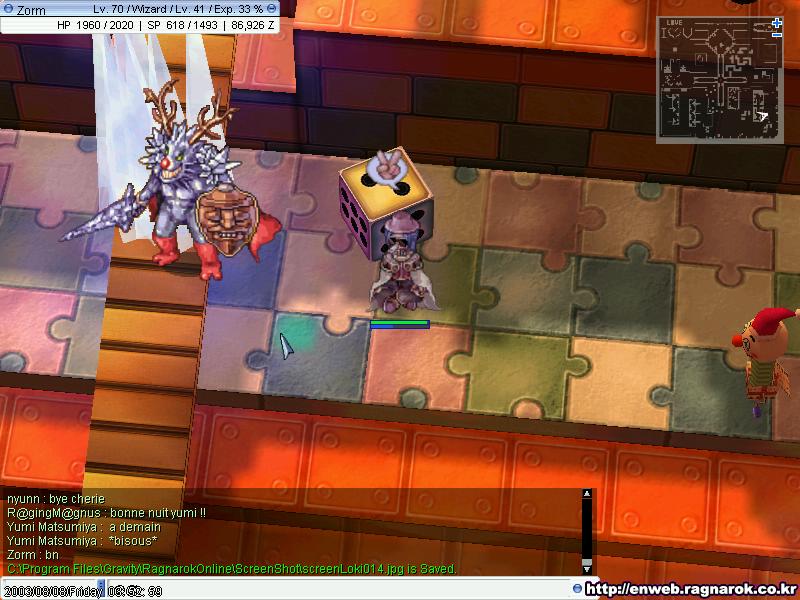
Task: Zoom in the minimap with plus button
Action: (777, 23)
